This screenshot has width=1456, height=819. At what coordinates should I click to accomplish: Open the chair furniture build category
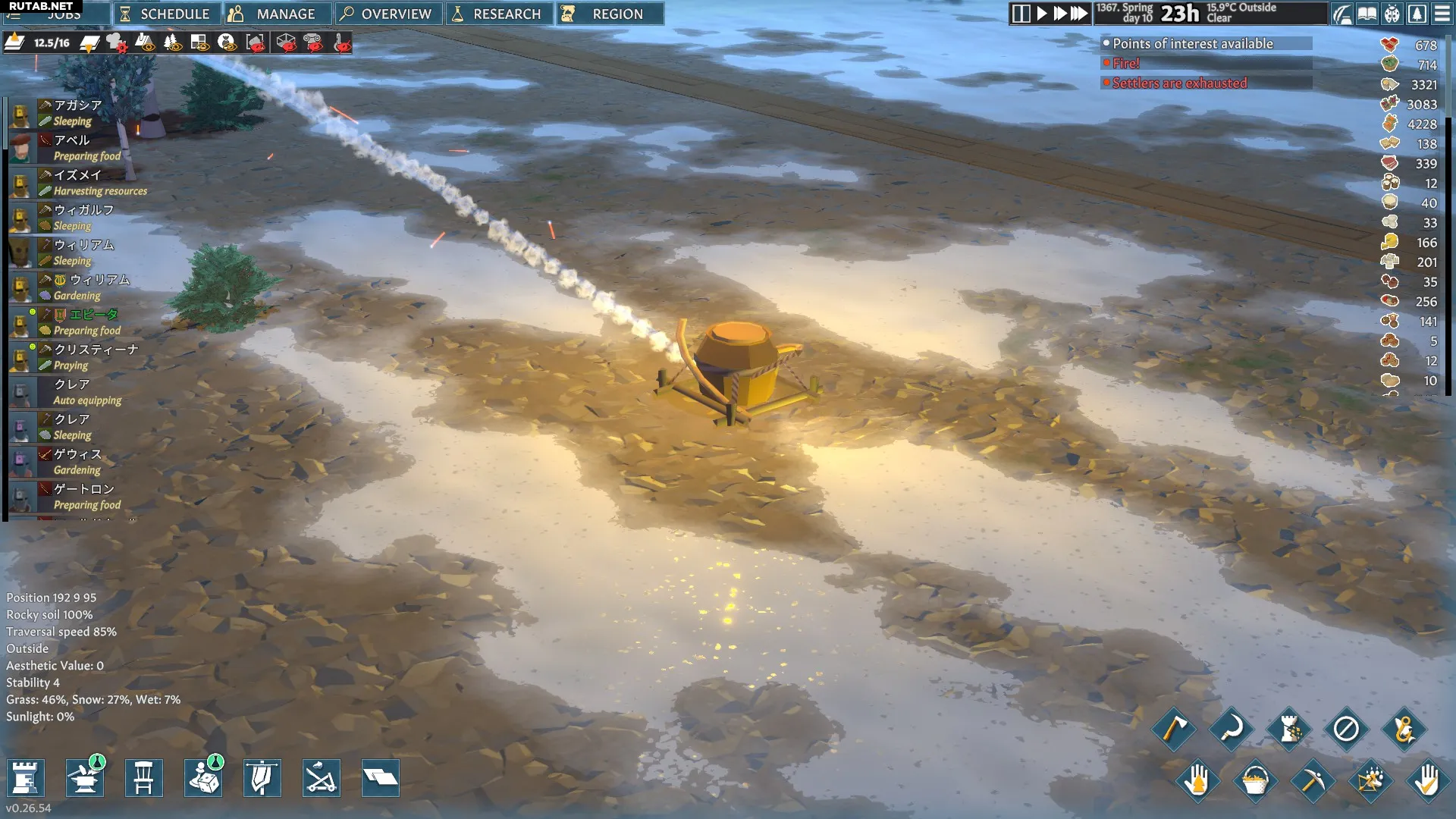[x=143, y=778]
